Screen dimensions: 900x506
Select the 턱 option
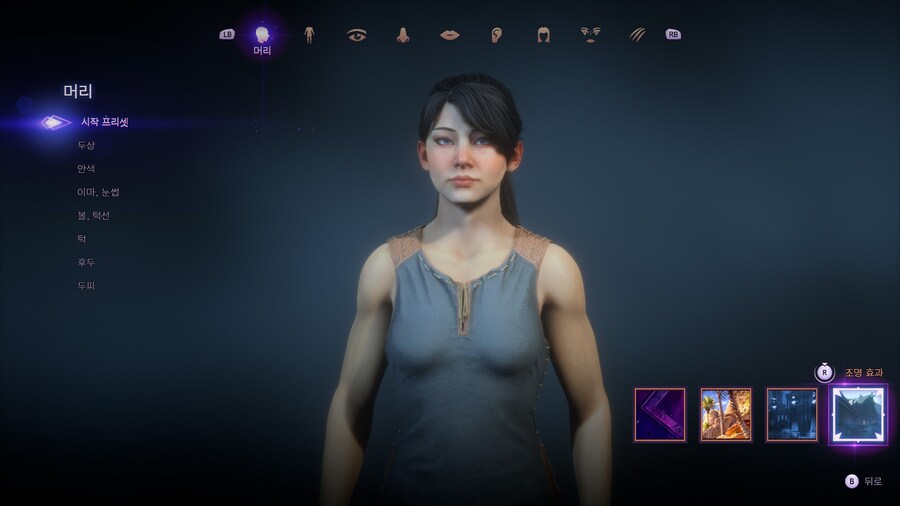tap(81, 239)
